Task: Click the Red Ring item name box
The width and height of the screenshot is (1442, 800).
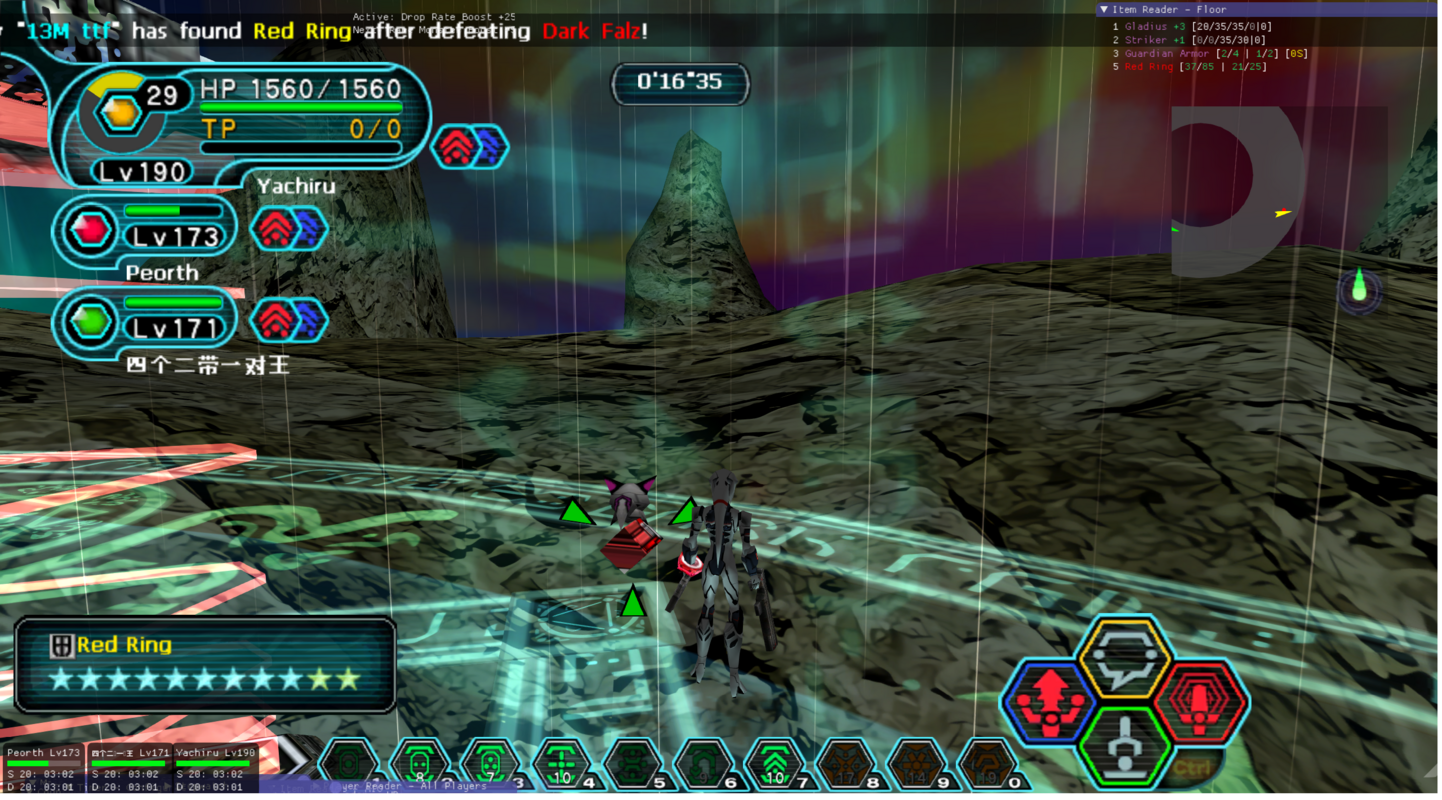Action: point(206,665)
